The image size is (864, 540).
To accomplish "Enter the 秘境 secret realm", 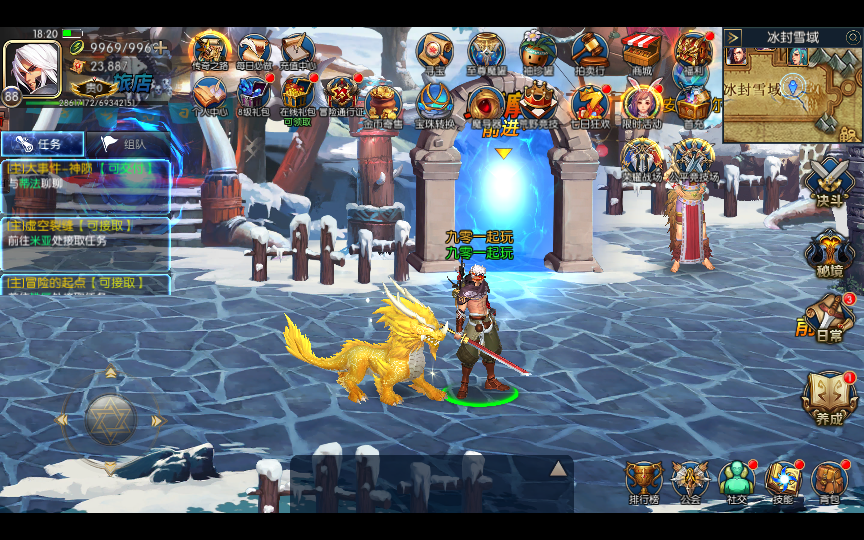I will pos(829,253).
